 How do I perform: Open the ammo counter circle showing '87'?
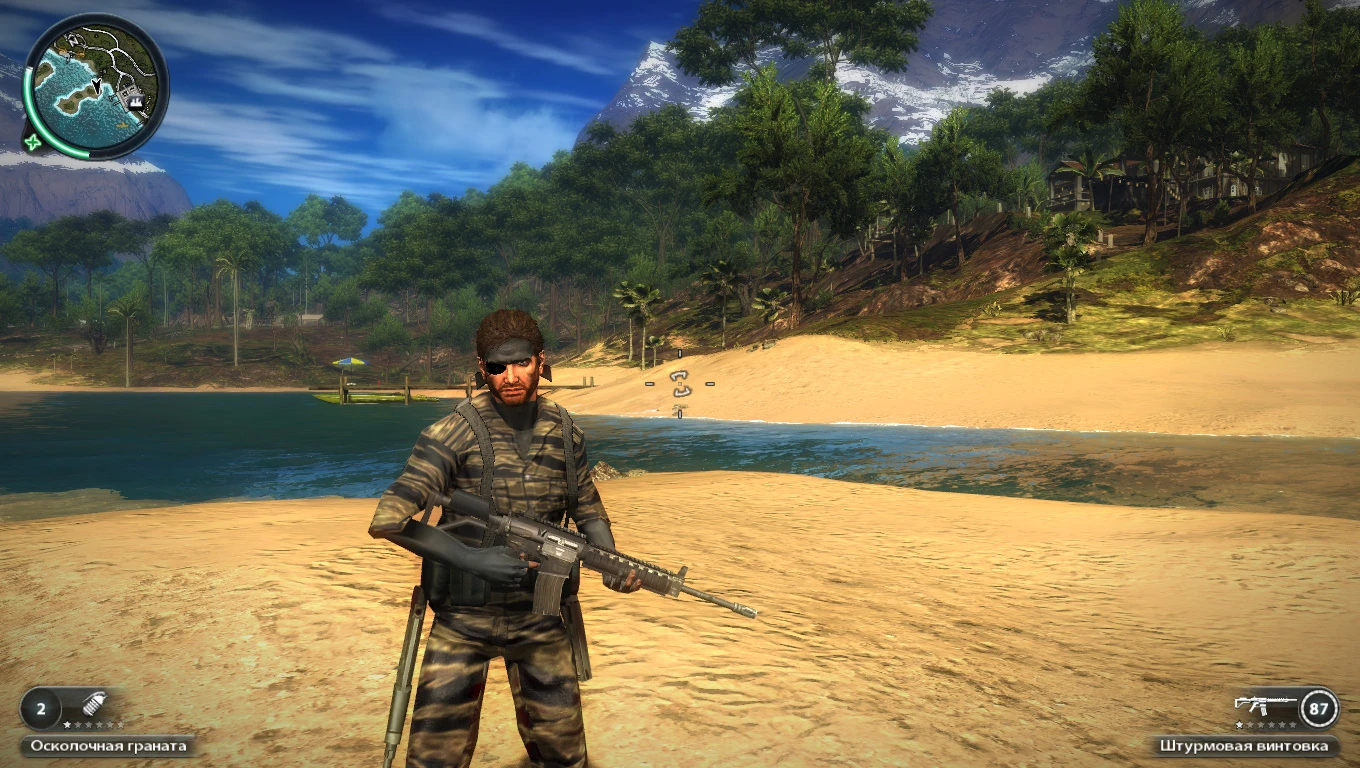(x=1318, y=709)
